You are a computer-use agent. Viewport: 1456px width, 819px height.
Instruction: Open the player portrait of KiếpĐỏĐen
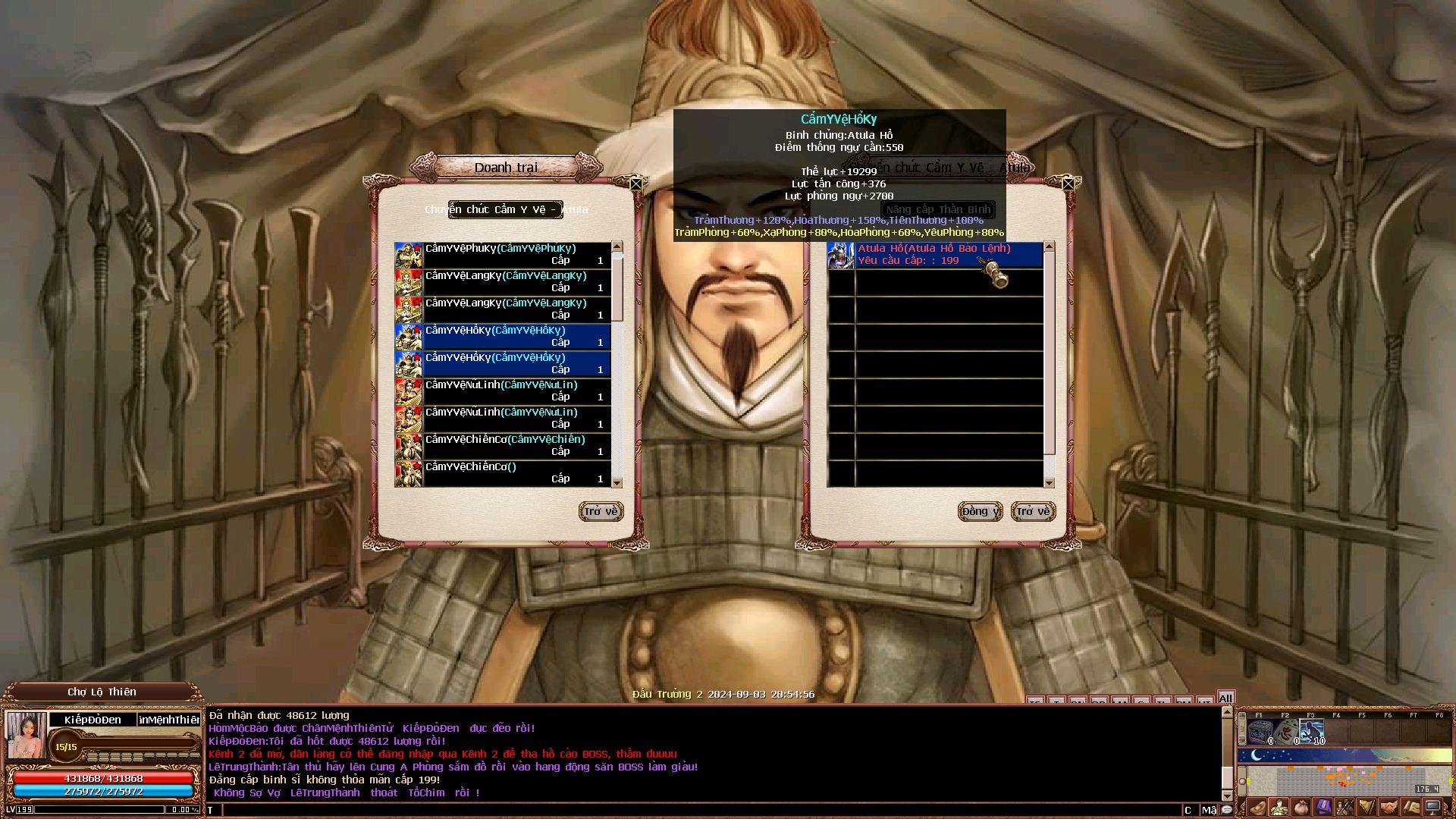(x=27, y=734)
